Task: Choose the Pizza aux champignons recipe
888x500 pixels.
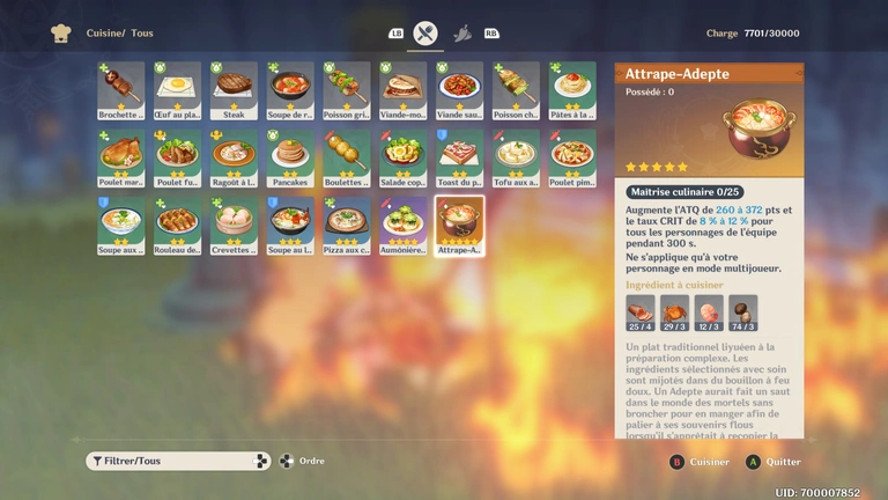Action: pyautogui.click(x=346, y=225)
